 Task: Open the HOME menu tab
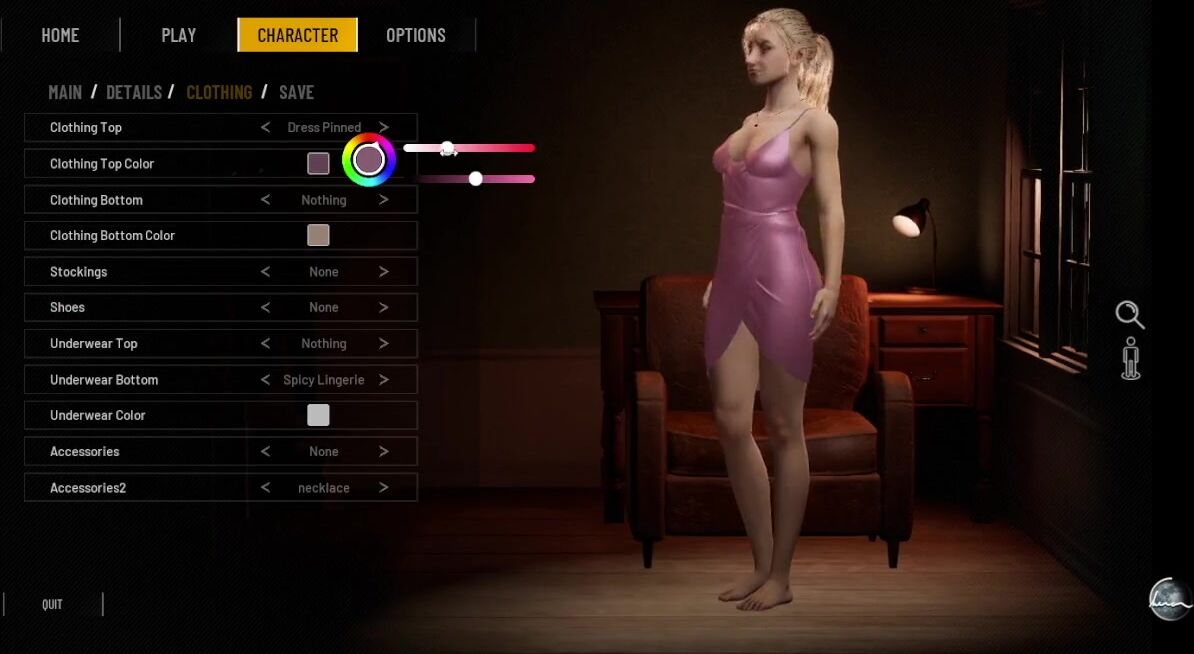(60, 35)
